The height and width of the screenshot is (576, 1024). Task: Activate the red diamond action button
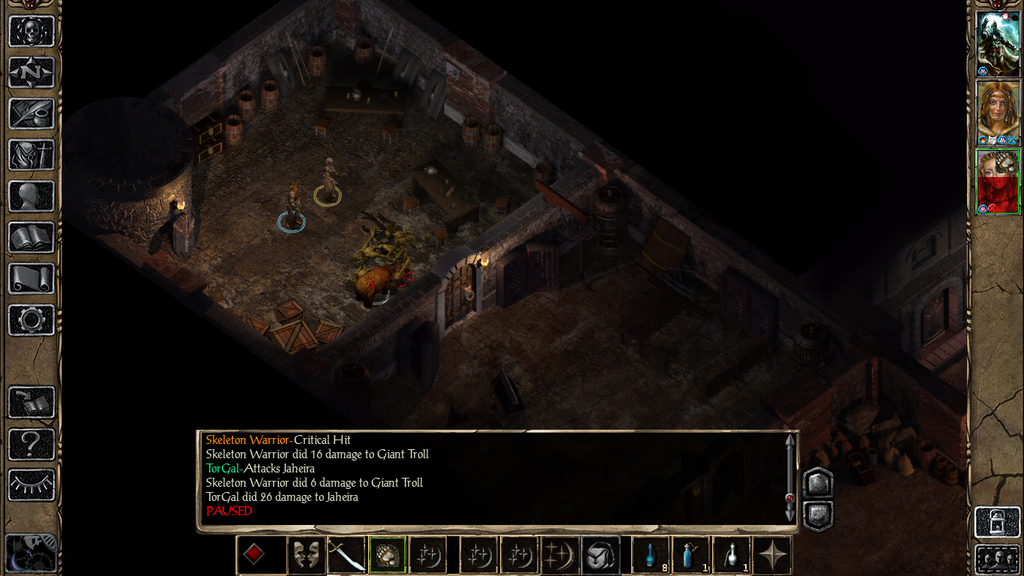coord(254,555)
